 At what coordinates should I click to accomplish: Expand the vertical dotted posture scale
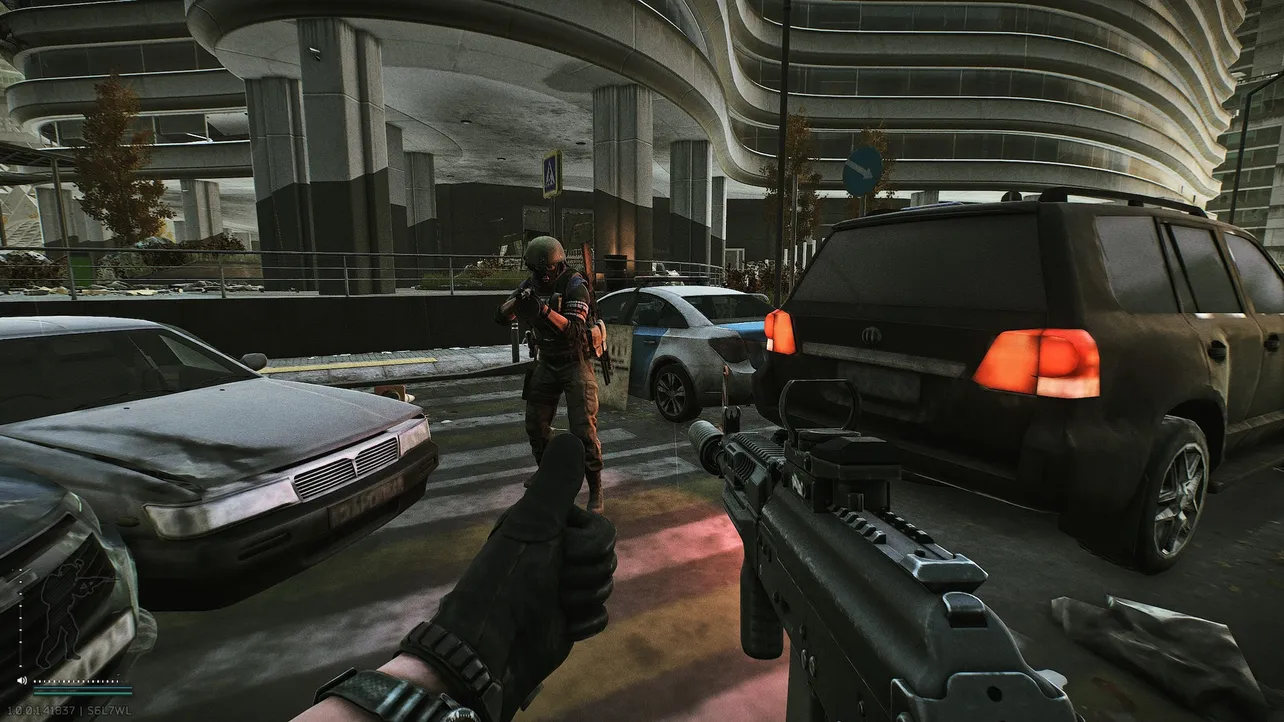pyautogui.click(x=19, y=618)
